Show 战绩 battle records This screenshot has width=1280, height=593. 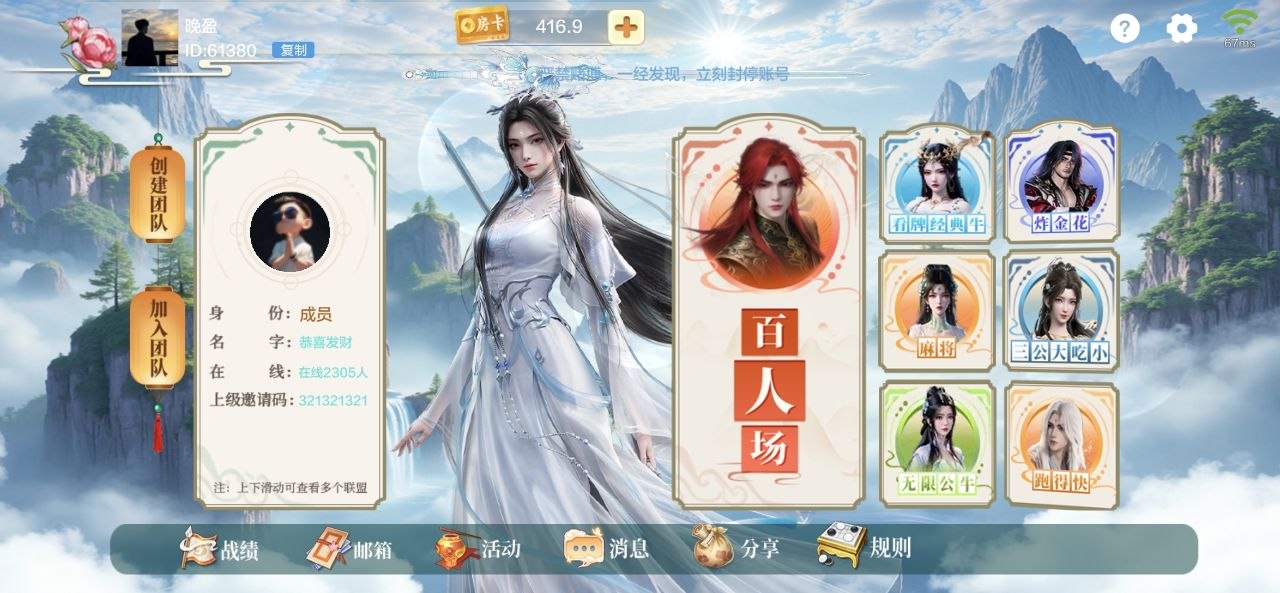pos(220,549)
